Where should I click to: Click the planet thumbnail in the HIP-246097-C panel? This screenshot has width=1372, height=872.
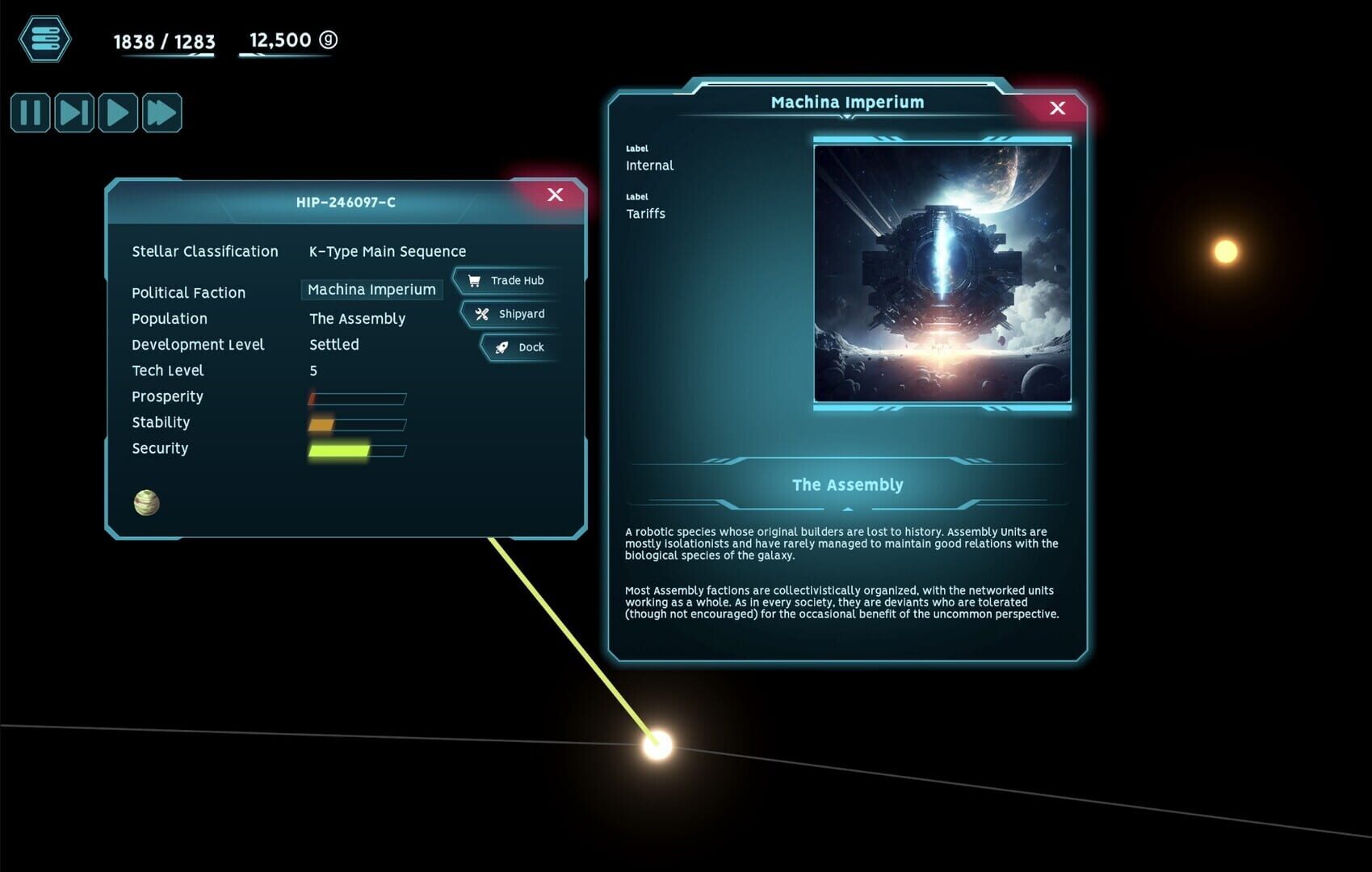[x=148, y=503]
